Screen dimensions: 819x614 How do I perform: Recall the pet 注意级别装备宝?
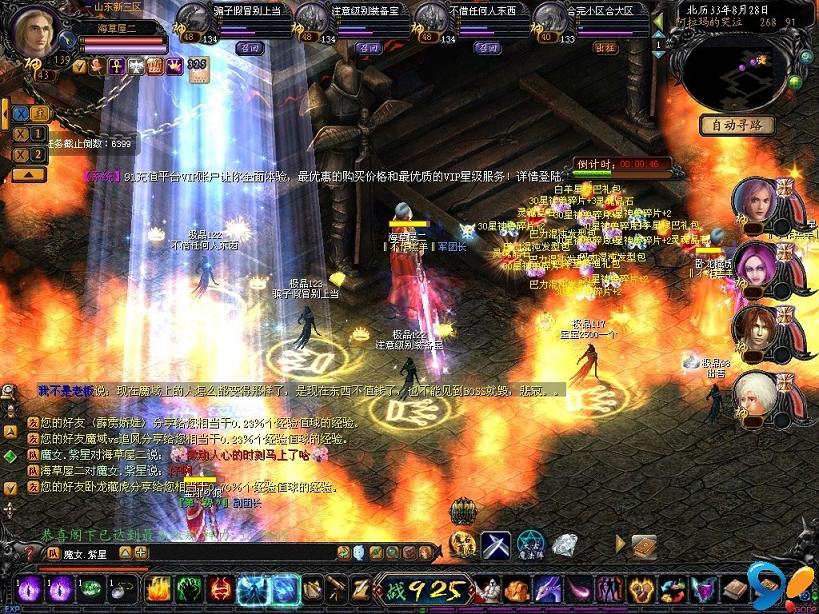point(369,47)
